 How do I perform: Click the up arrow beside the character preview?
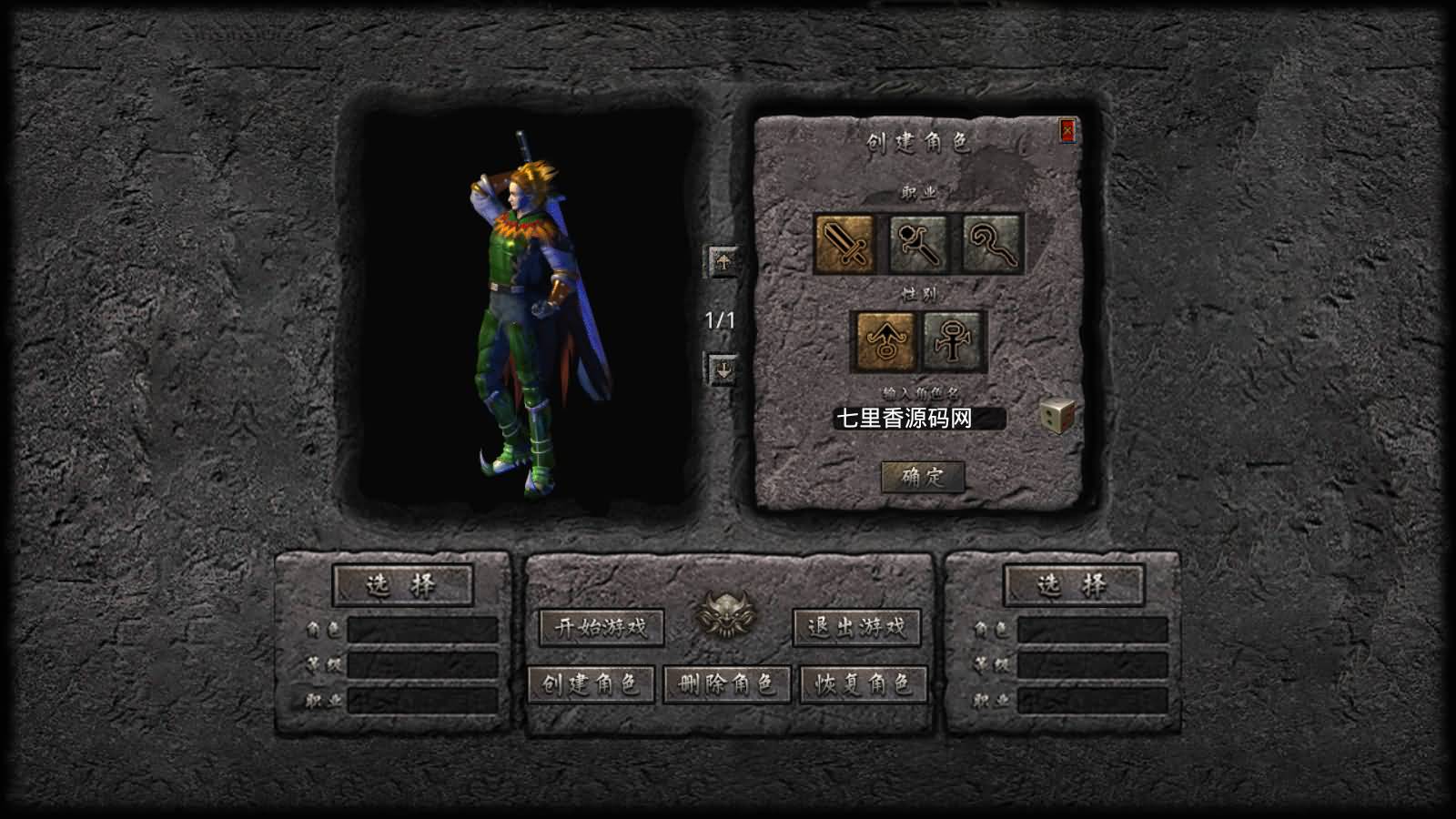pyautogui.click(x=724, y=262)
